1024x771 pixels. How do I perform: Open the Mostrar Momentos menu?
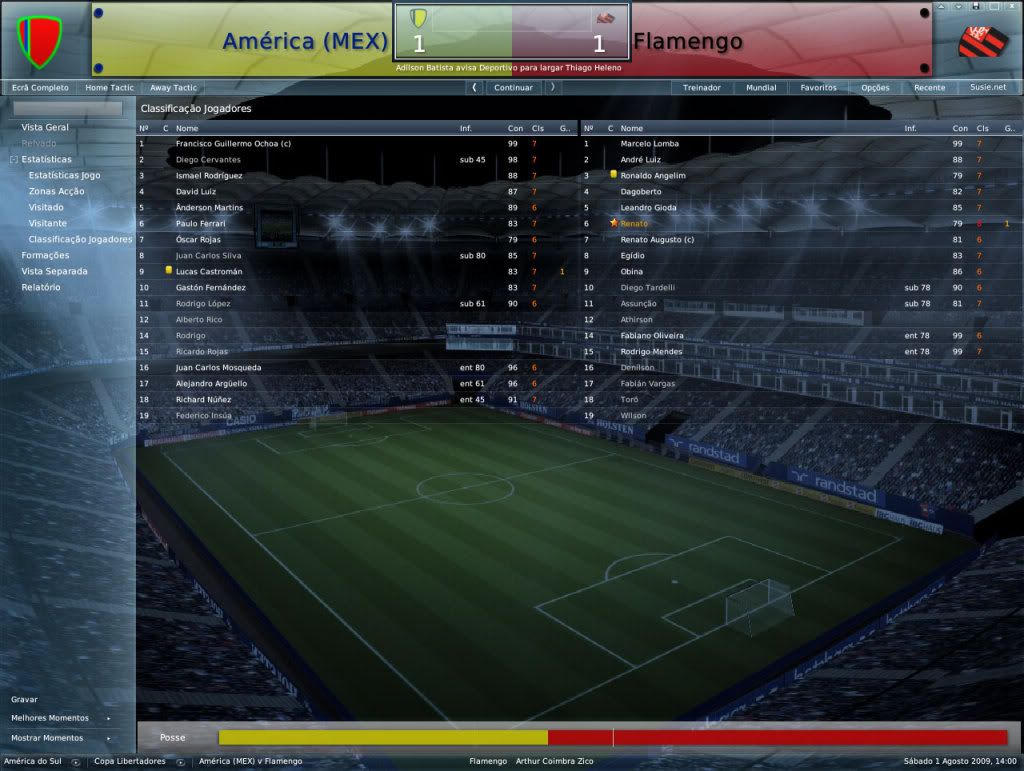pyautogui.click(x=47, y=738)
